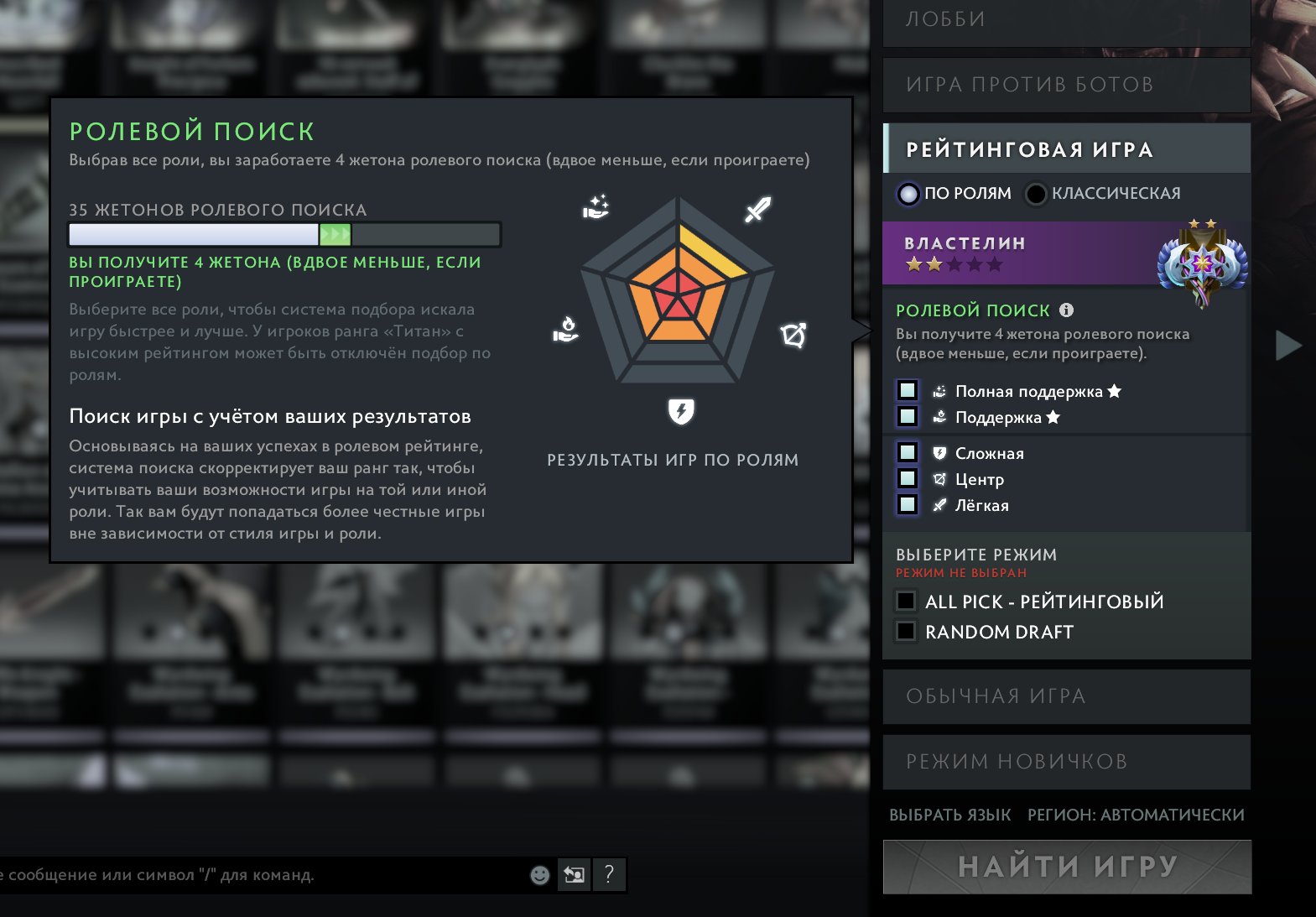
Task: Toggle the Центр role checkbox
Action: 908,479
